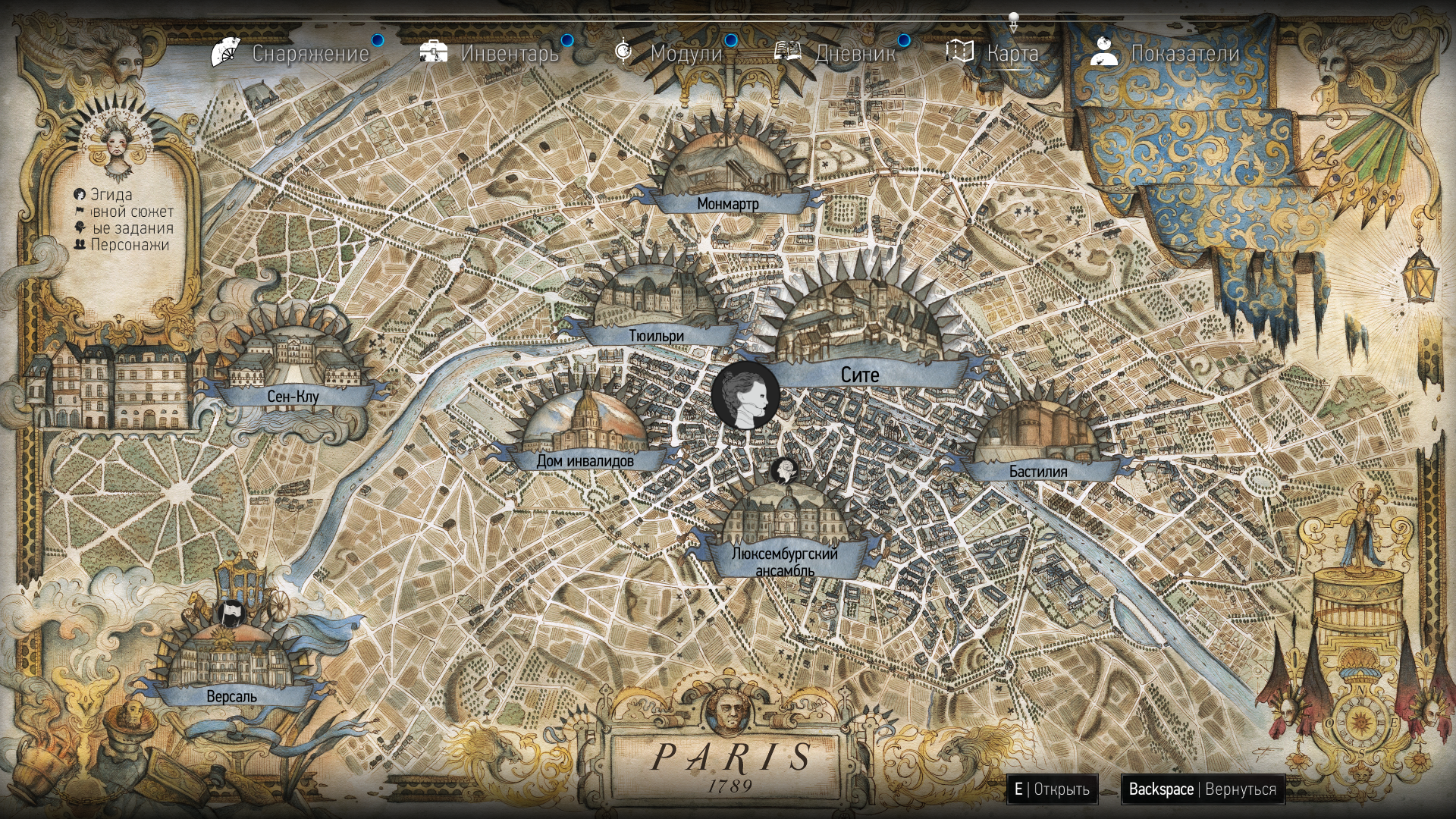Click the large Aegis portrait map marker
This screenshot has width=1456, height=819.
coord(745,395)
